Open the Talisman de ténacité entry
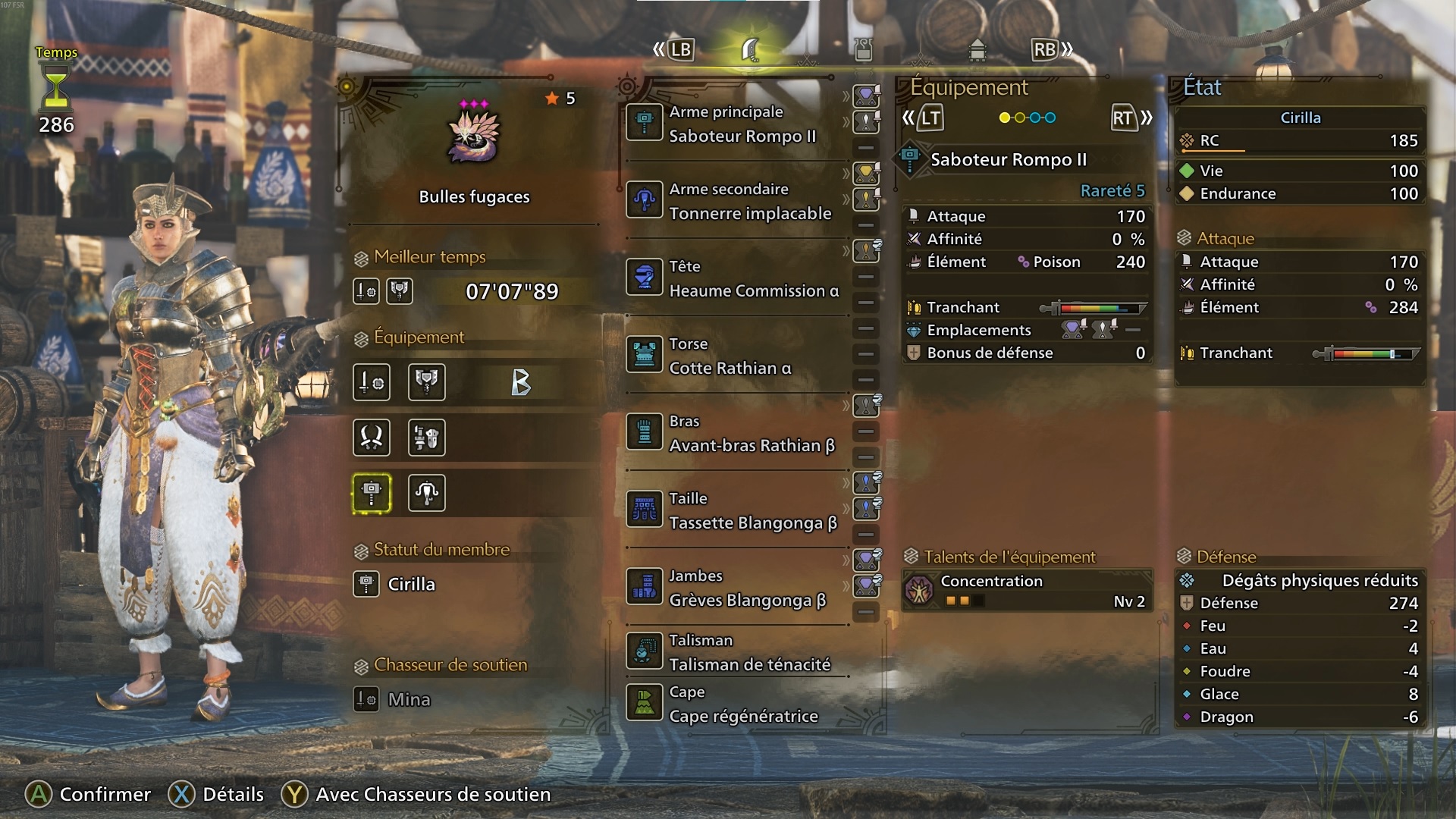This screenshot has width=1456, height=819. click(x=736, y=652)
